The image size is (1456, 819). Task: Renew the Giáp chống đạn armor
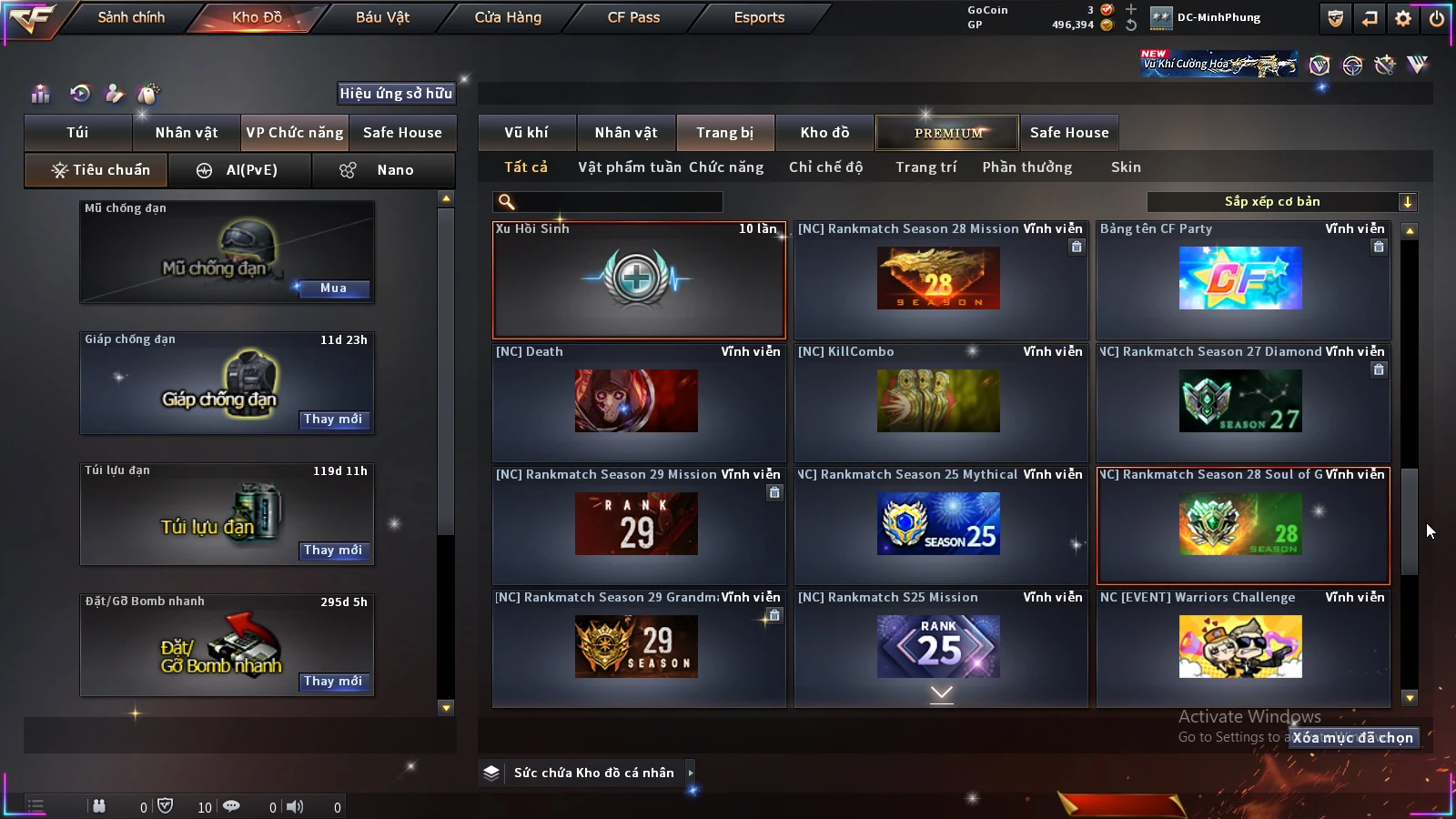click(x=333, y=420)
